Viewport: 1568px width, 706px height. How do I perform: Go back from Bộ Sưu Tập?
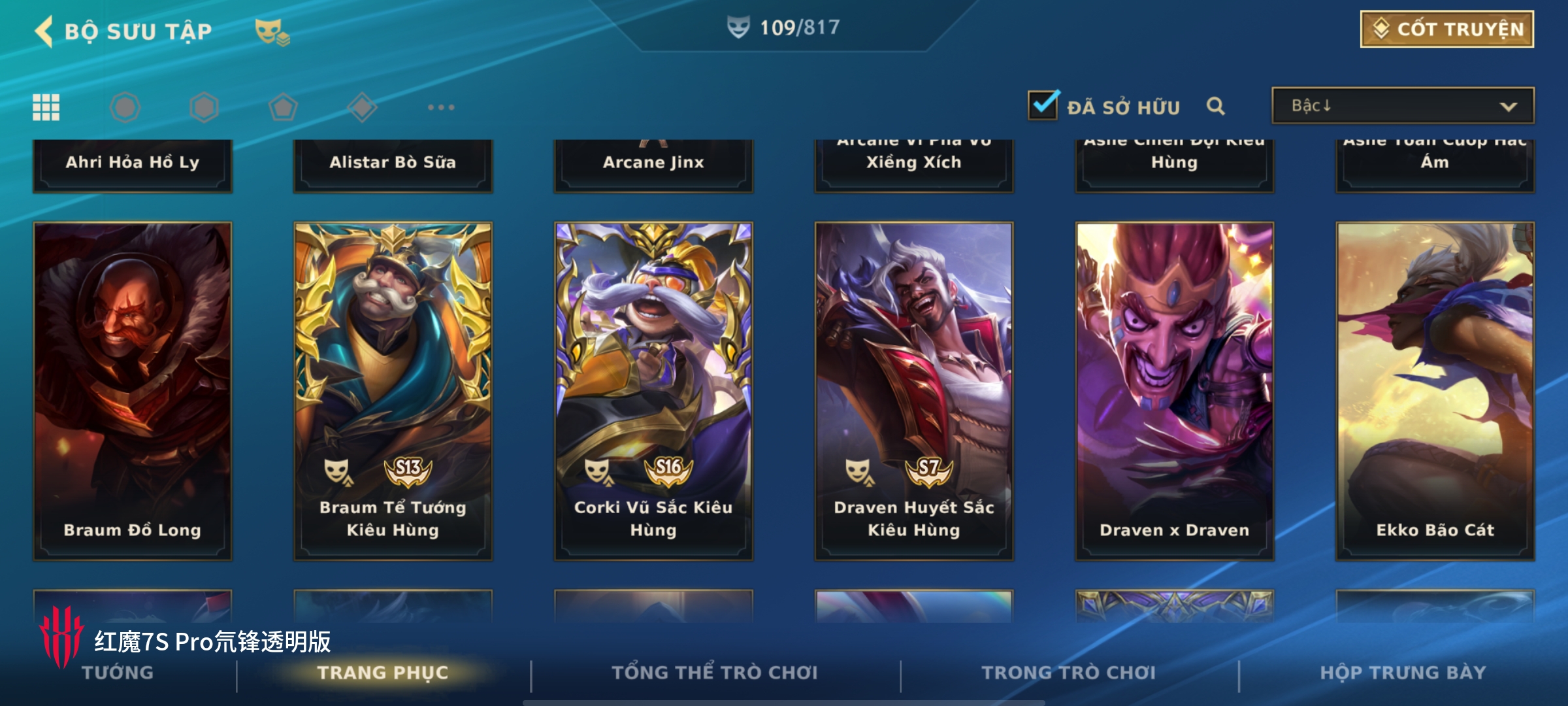44,31
